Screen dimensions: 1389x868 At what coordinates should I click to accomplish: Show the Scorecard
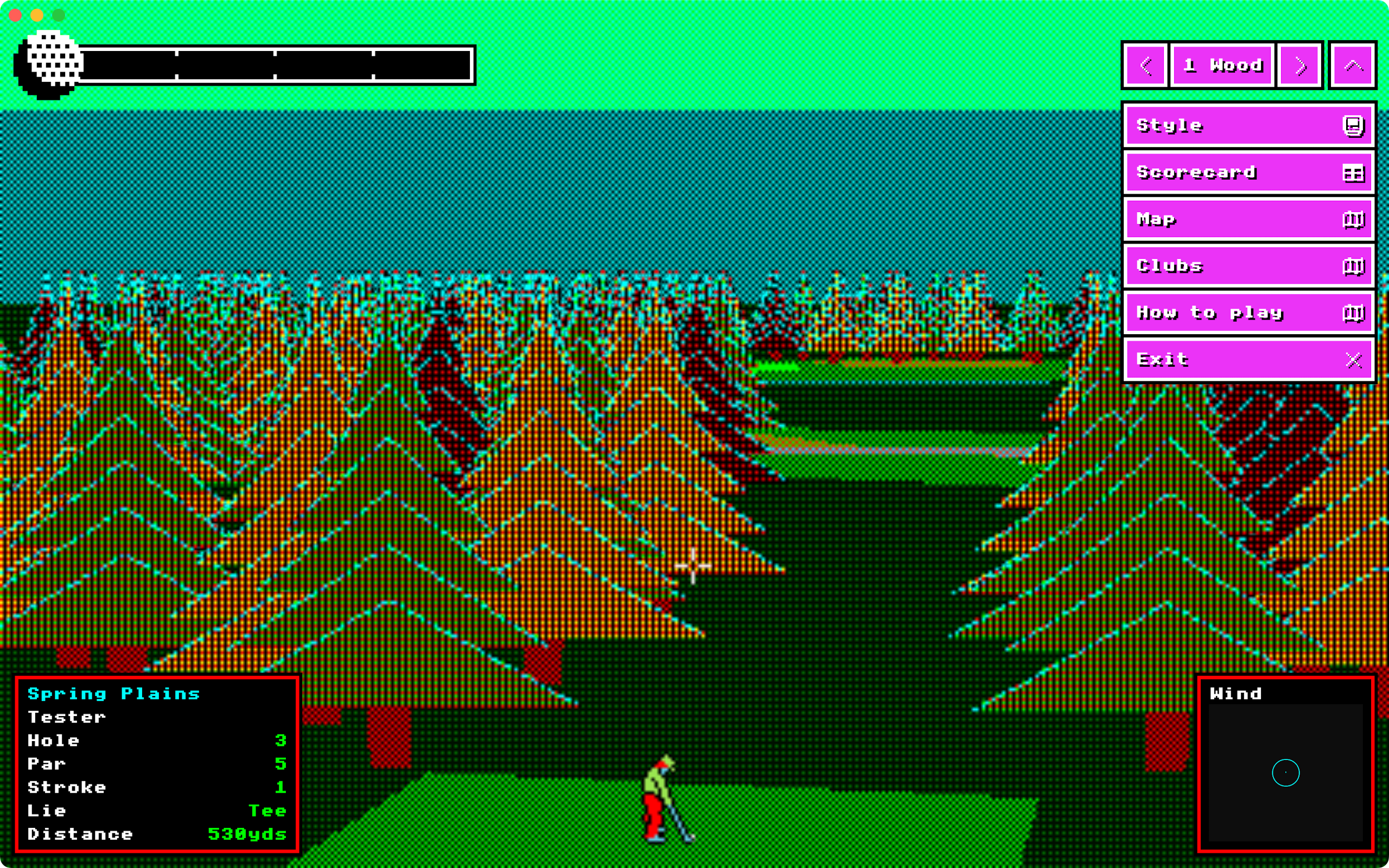pos(1248,172)
